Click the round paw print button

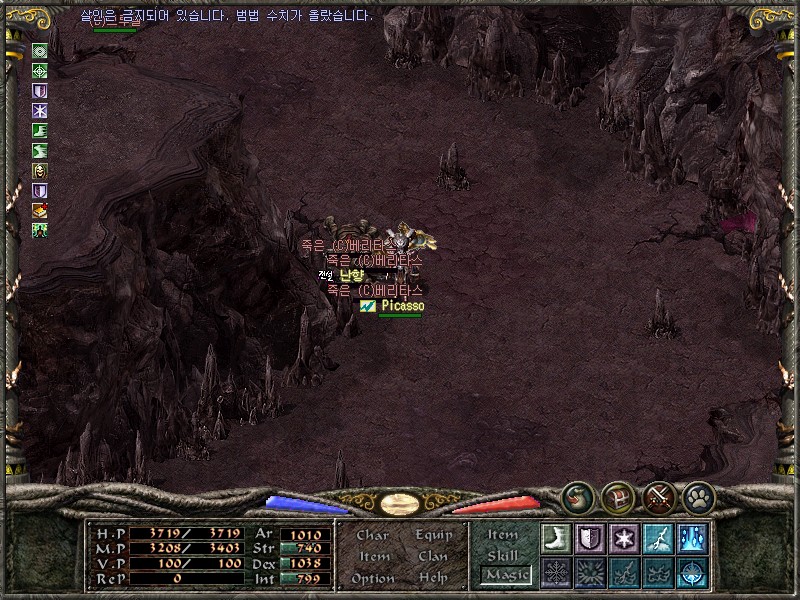698,495
